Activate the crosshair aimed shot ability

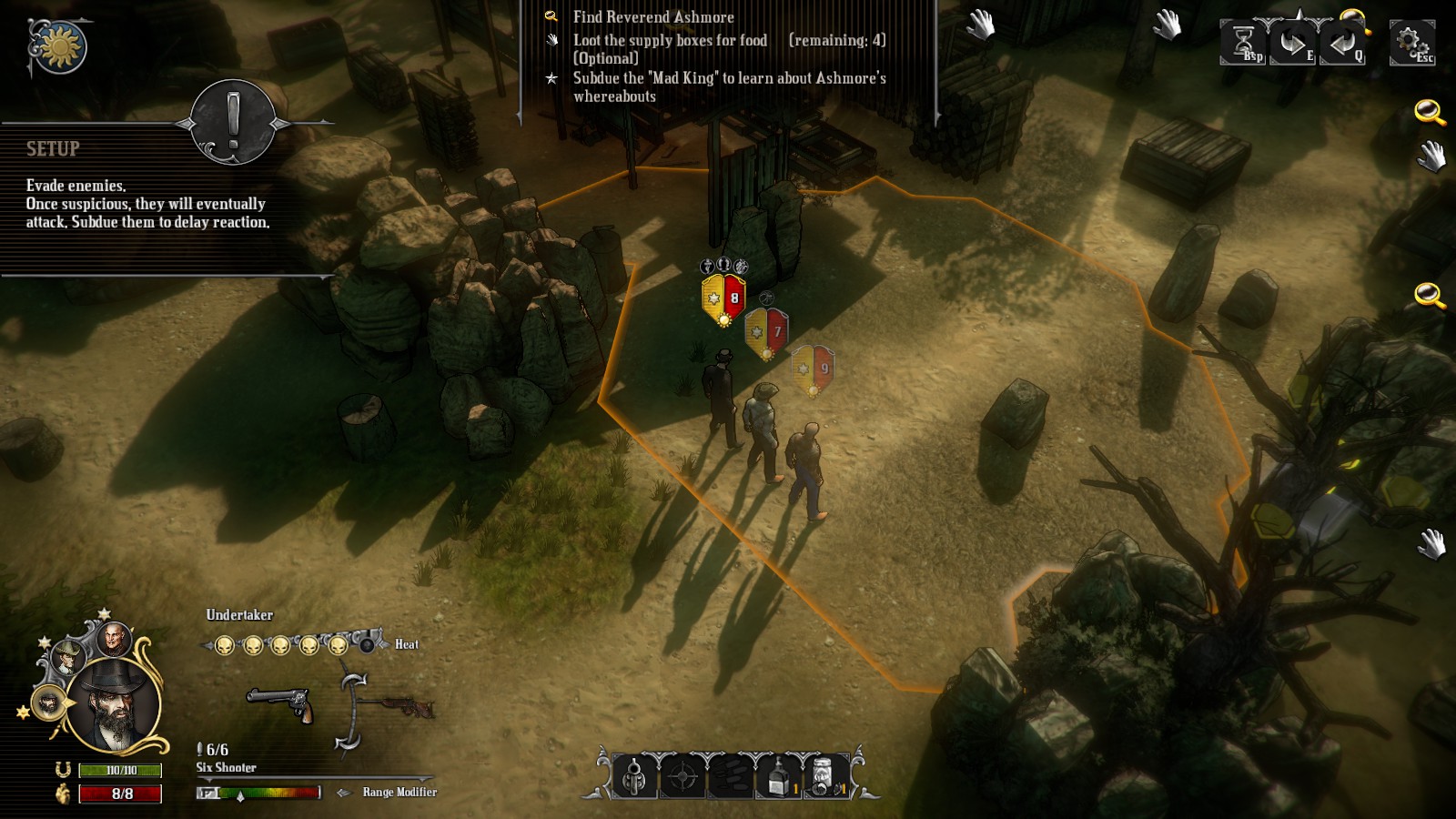(682, 777)
